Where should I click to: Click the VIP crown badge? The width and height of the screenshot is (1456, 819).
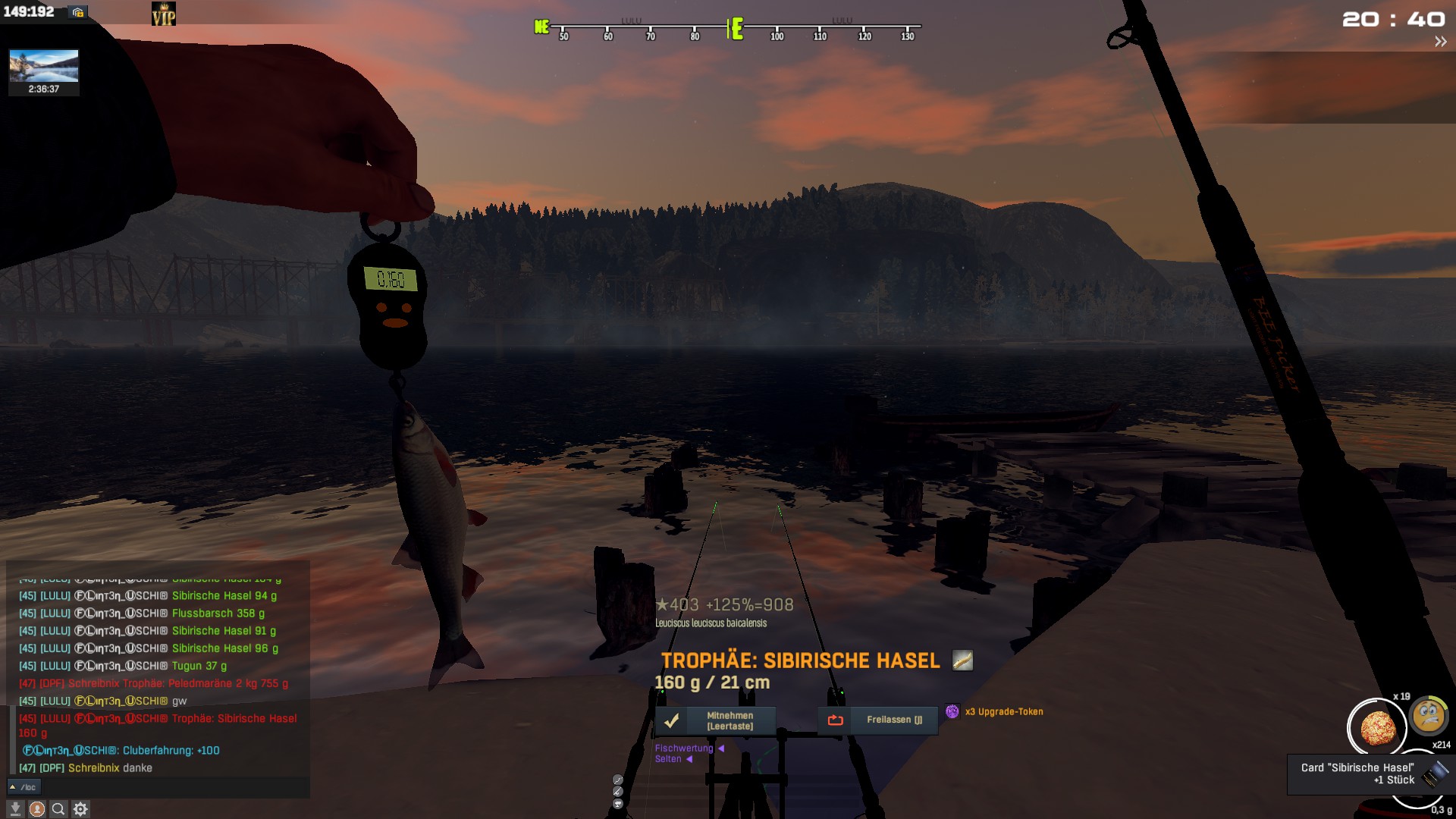click(164, 14)
